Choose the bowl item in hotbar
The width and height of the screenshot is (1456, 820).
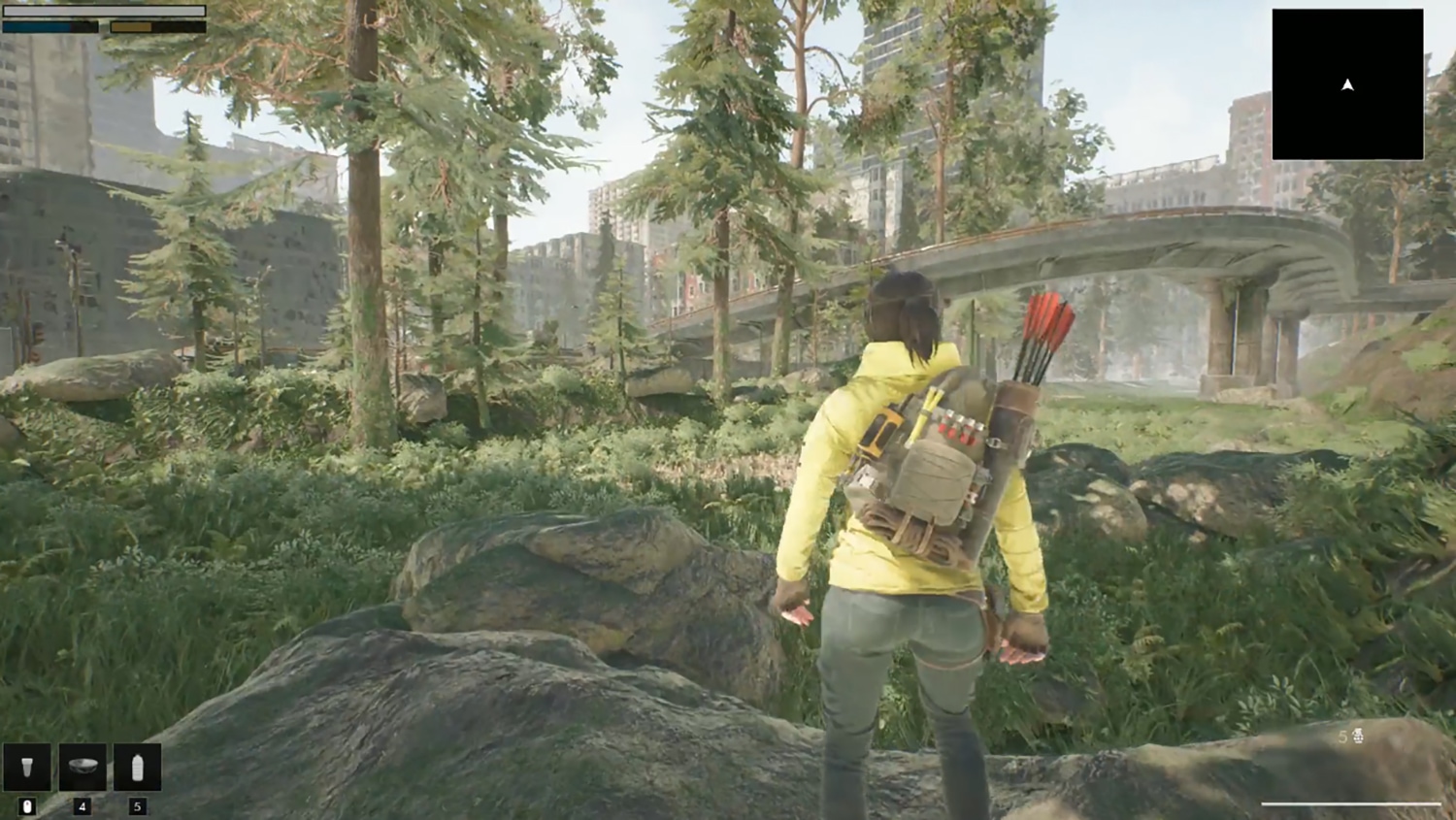pos(83,768)
